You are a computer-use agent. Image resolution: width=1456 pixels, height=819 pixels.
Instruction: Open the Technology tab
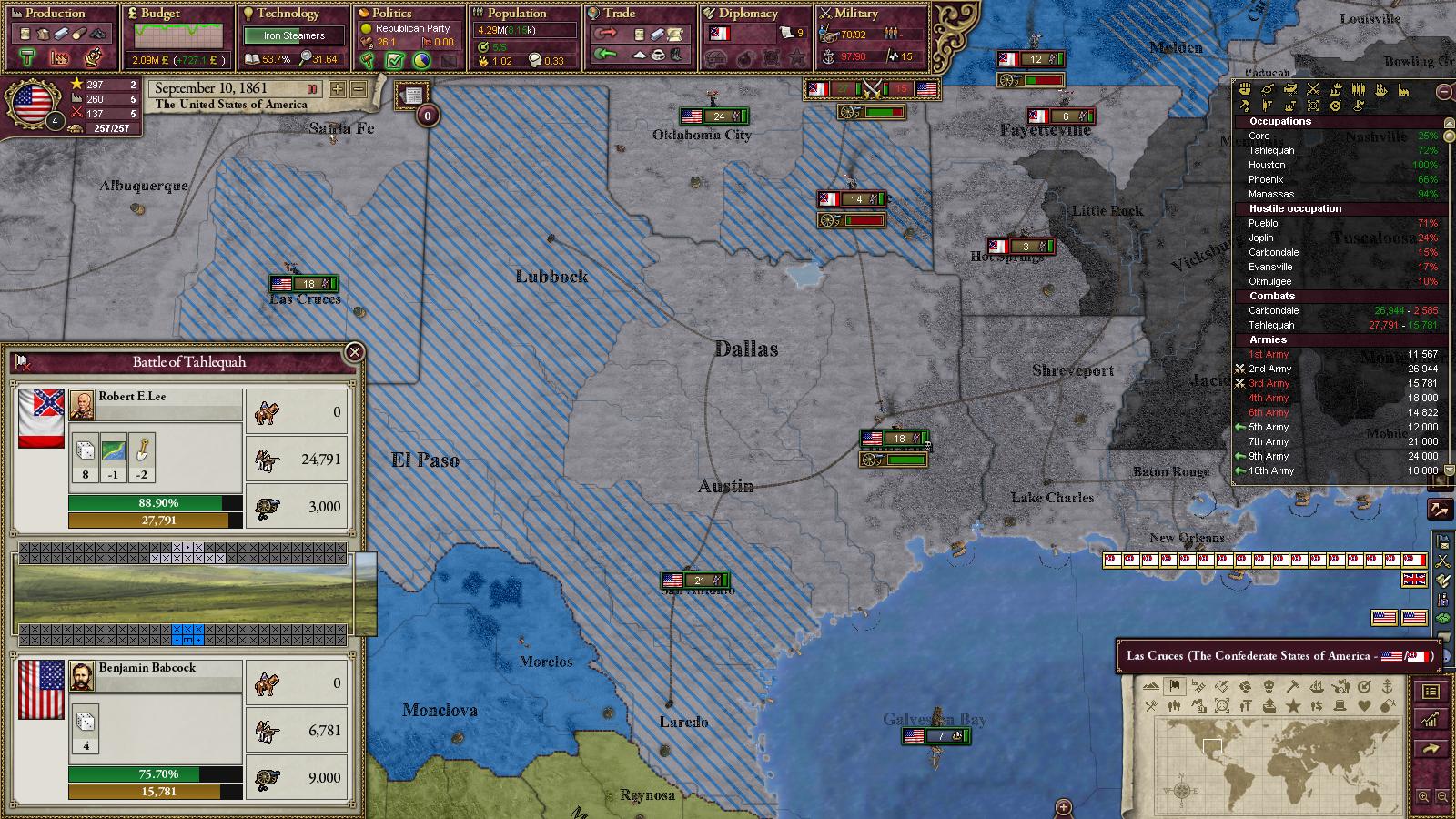[x=288, y=14]
